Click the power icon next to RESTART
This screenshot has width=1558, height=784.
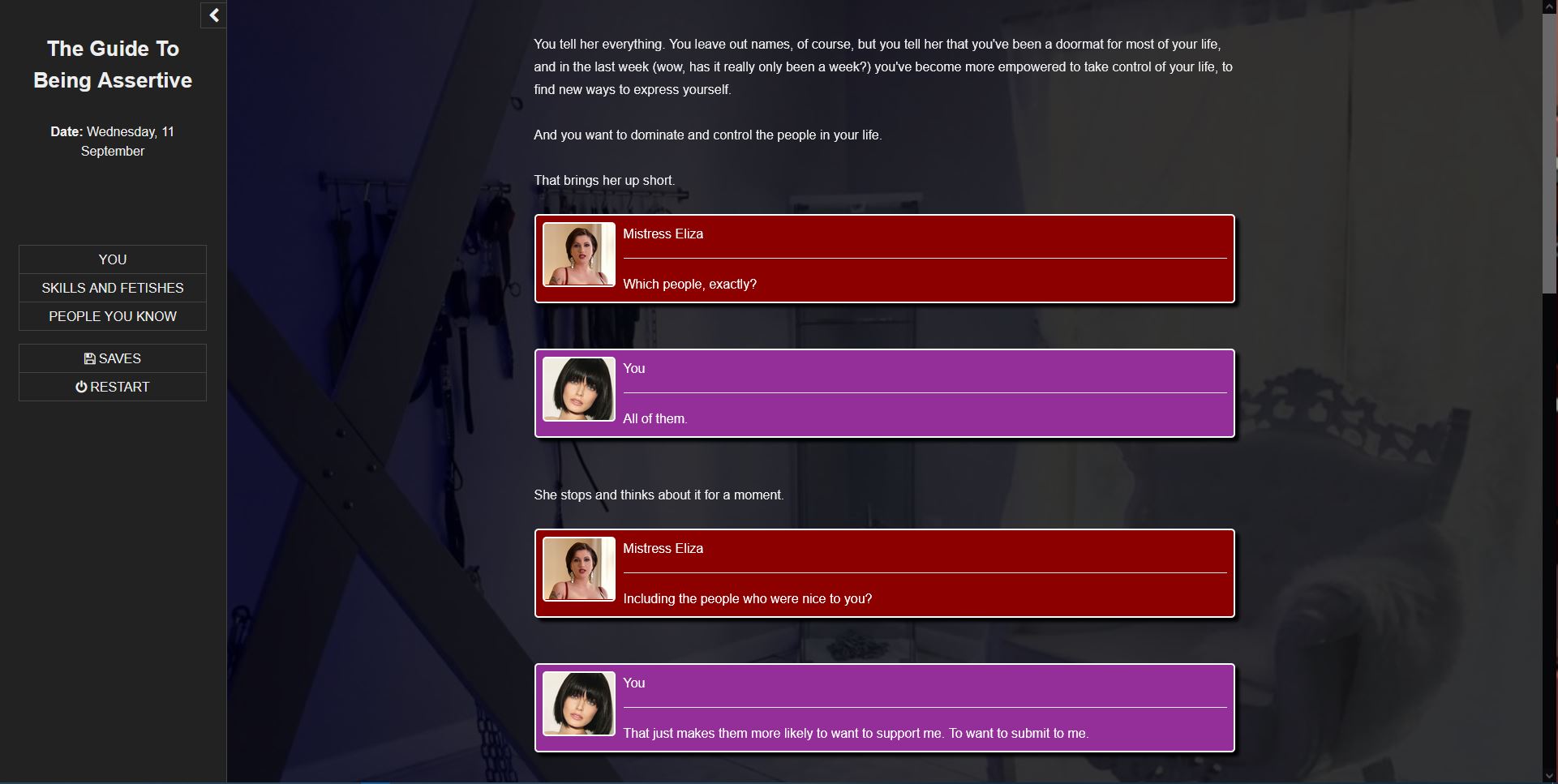[81, 387]
